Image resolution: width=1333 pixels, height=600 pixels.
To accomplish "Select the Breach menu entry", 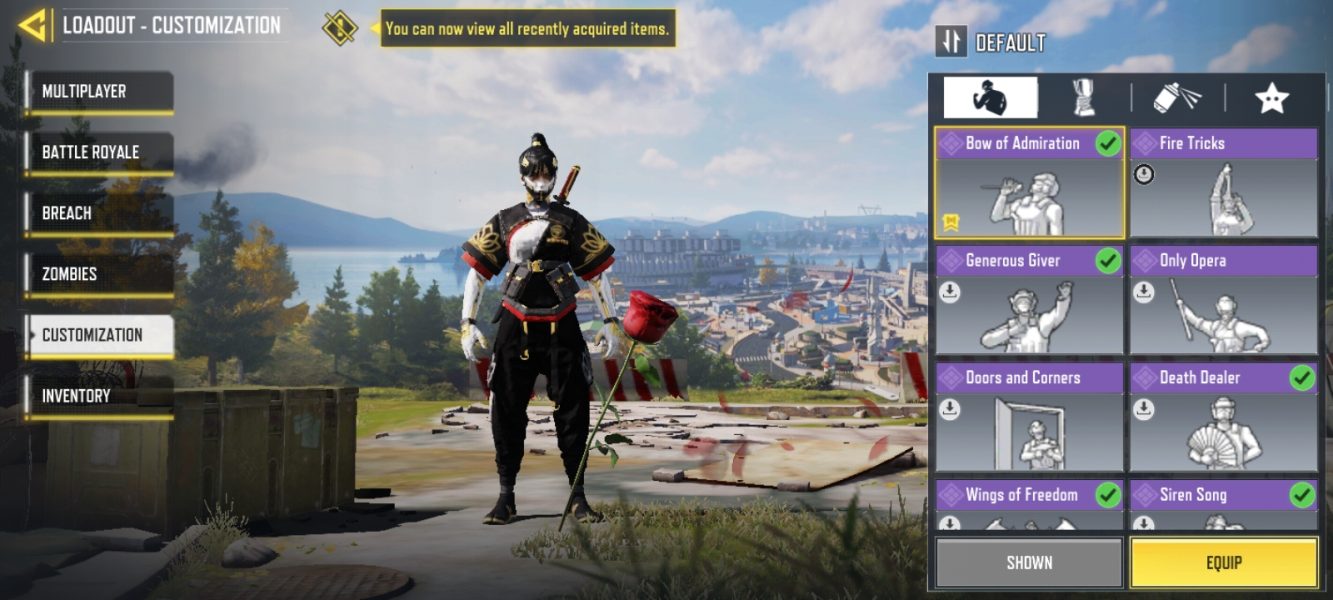I will tap(99, 214).
